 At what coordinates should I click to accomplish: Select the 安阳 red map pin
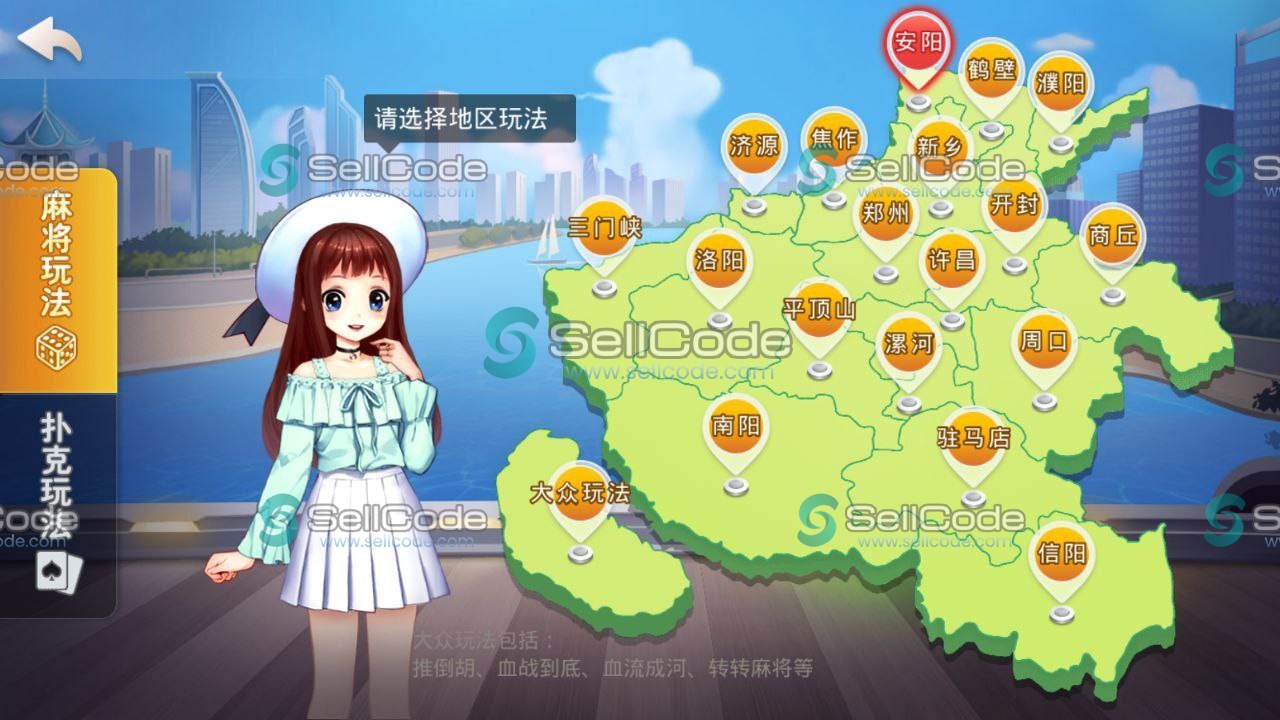pos(919,45)
